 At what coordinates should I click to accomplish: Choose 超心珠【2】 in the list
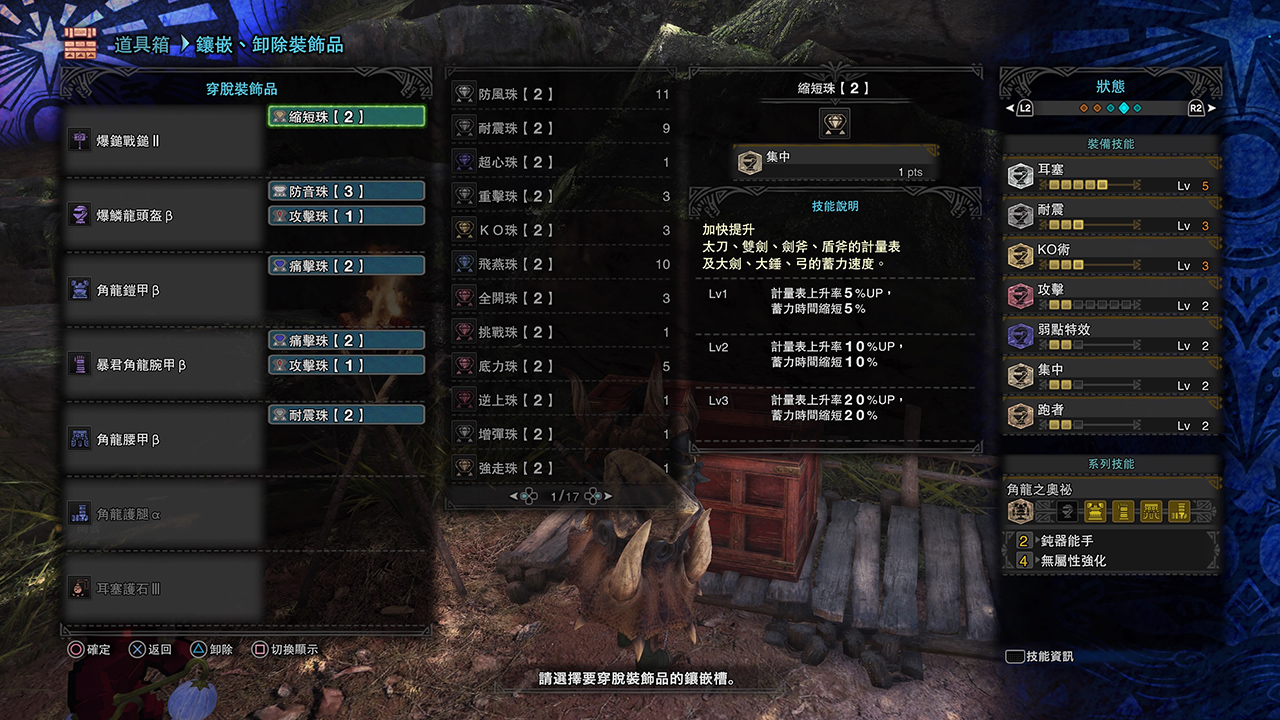(560, 163)
